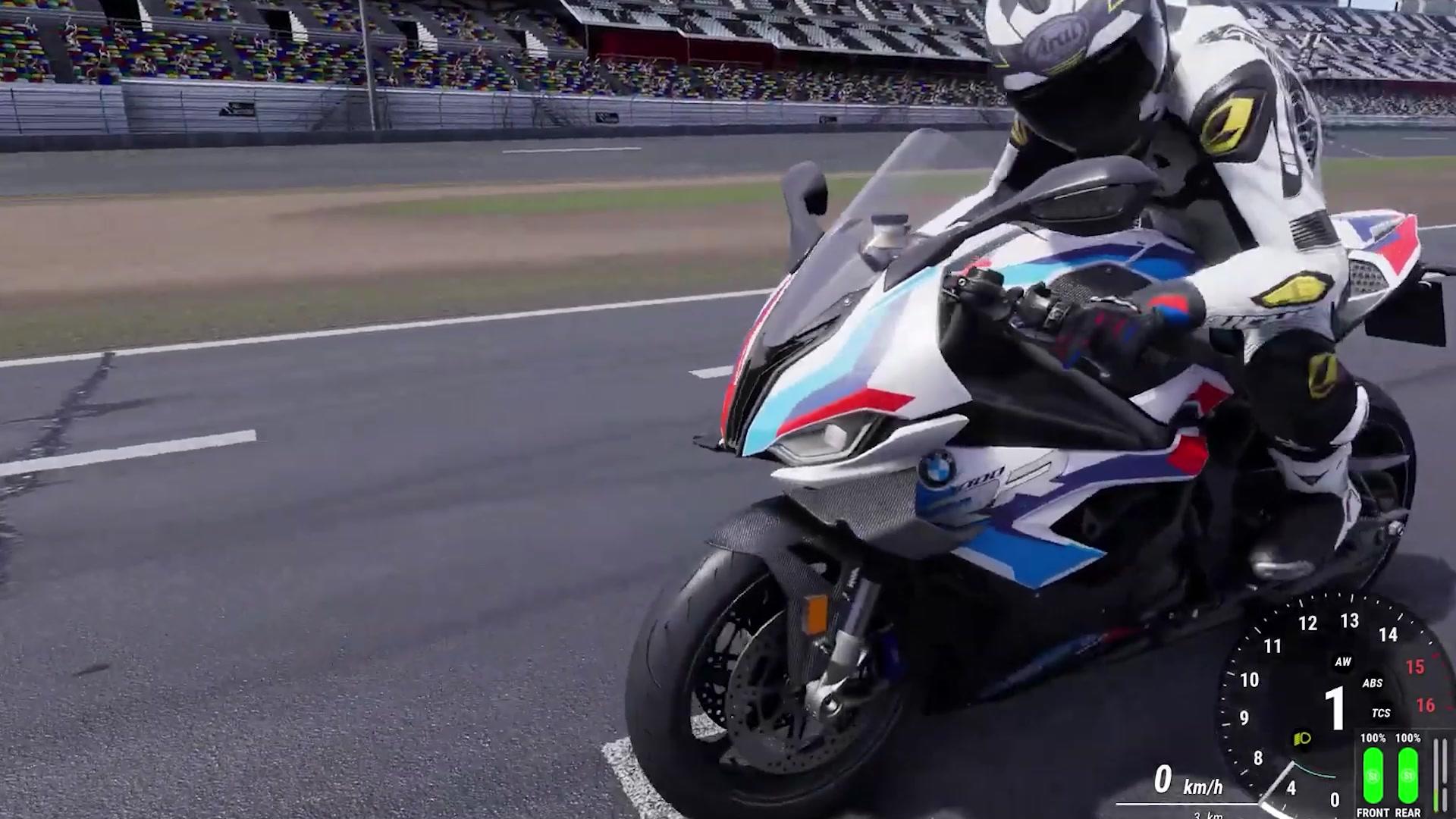Screen dimensions: 1456x819
Task: Click the AW anti-wheelie badge
Action: 1344,661
